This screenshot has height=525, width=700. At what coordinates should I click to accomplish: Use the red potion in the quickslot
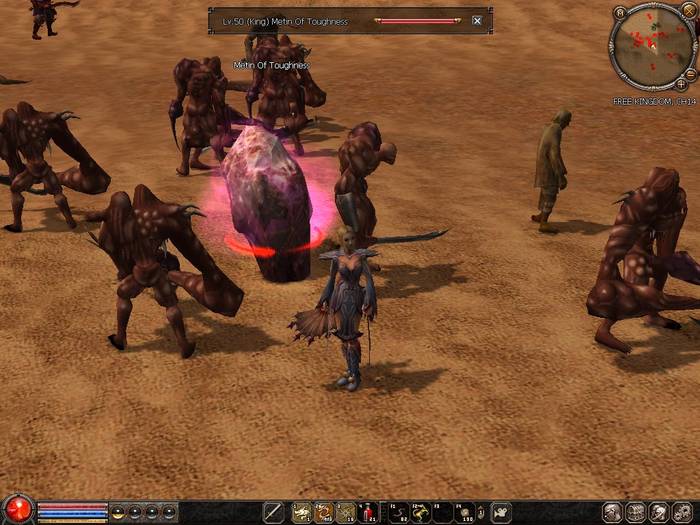click(x=367, y=512)
